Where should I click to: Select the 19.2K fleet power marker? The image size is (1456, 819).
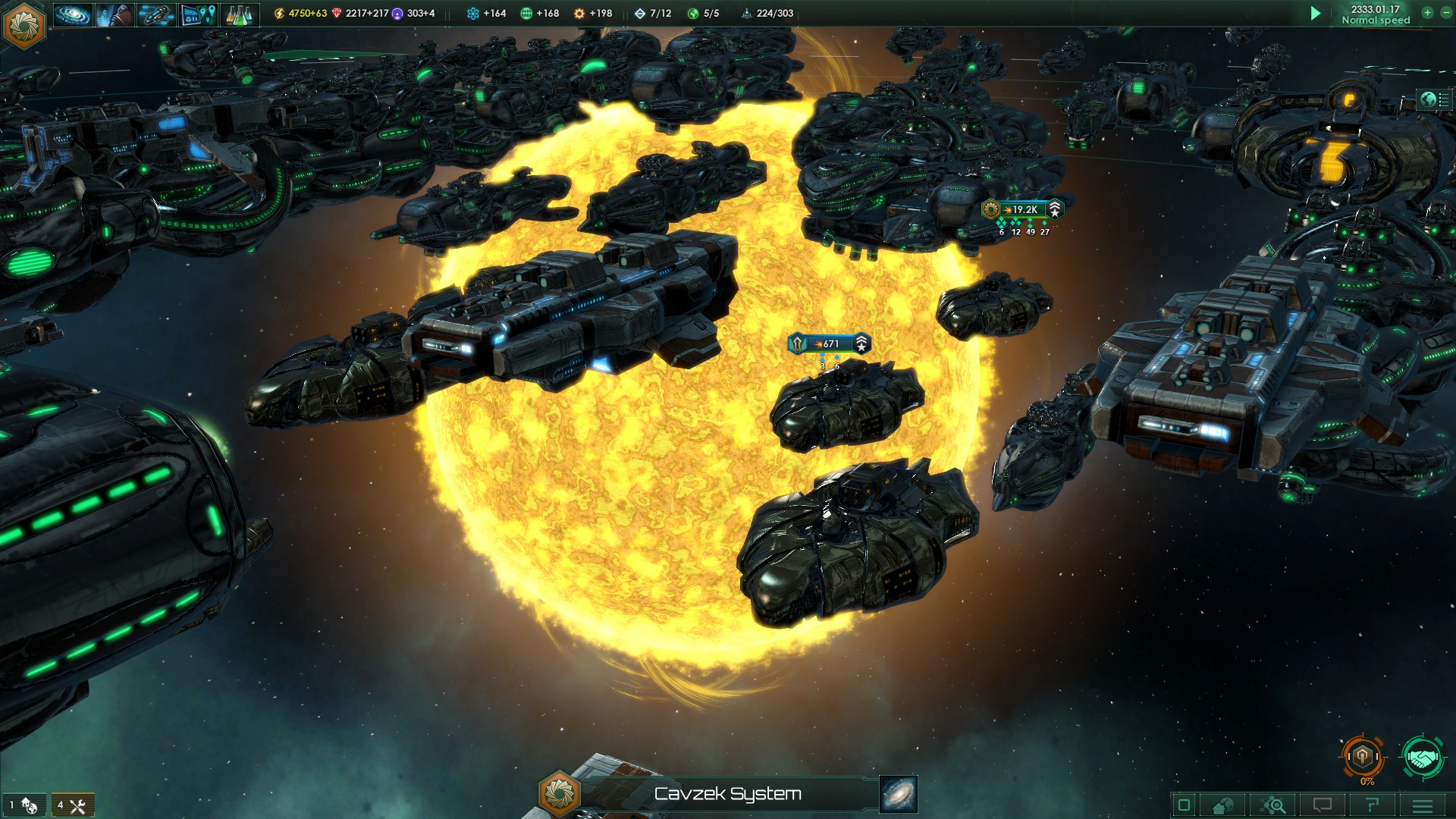pos(1023,209)
